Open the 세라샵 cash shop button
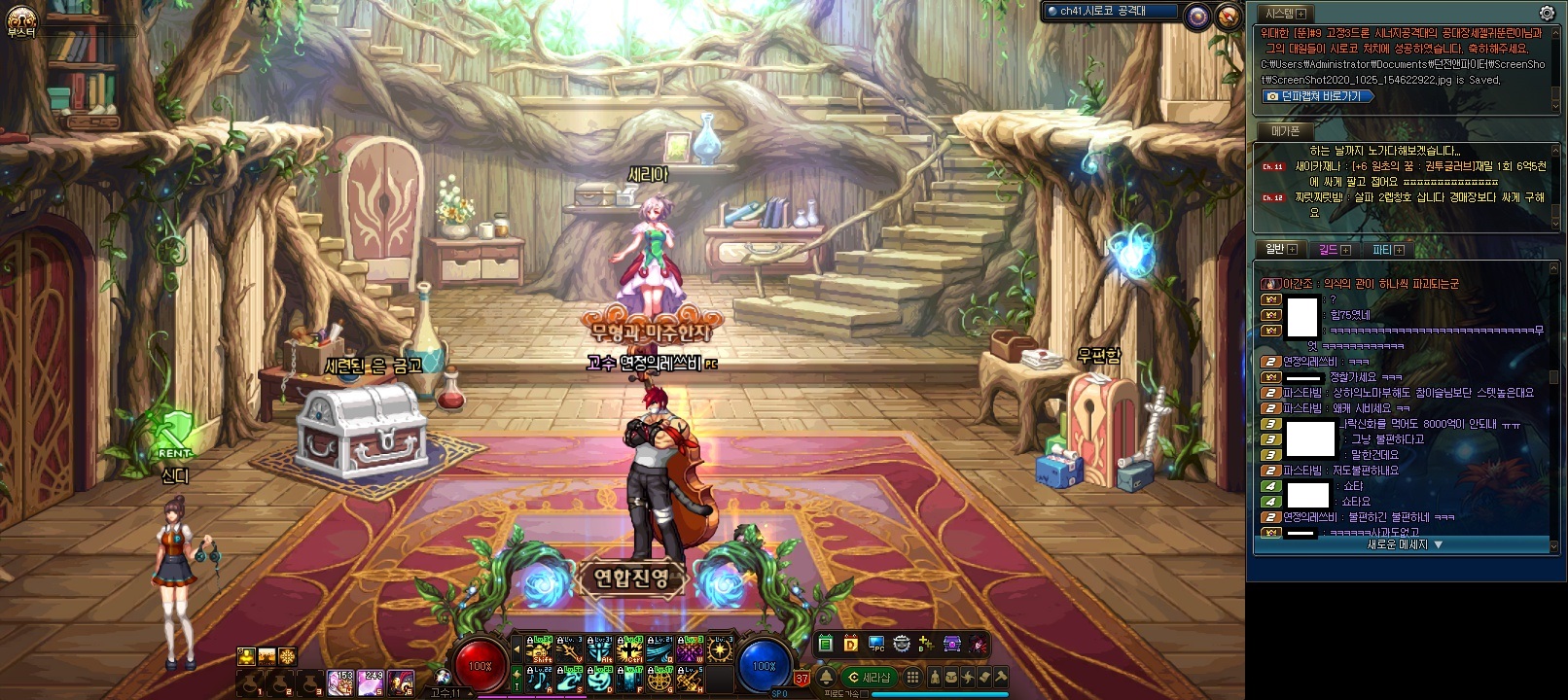1568x700 pixels. tap(869, 677)
